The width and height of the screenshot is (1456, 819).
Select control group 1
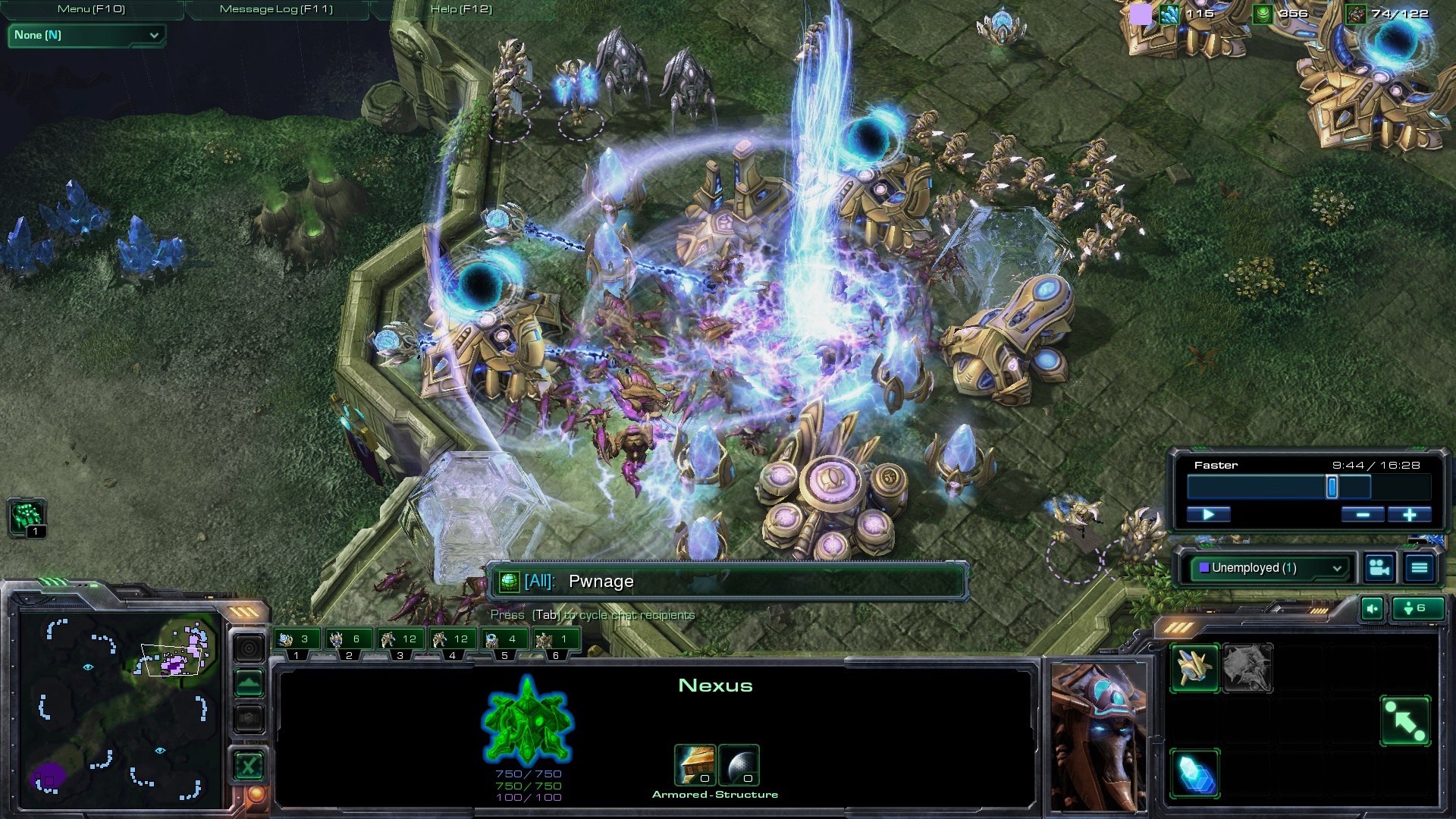click(x=297, y=641)
